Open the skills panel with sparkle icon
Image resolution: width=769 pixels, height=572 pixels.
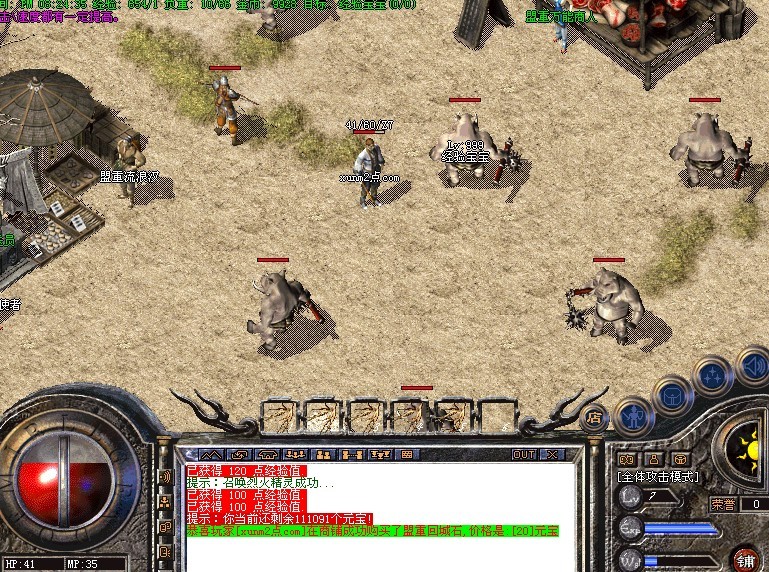click(712, 376)
